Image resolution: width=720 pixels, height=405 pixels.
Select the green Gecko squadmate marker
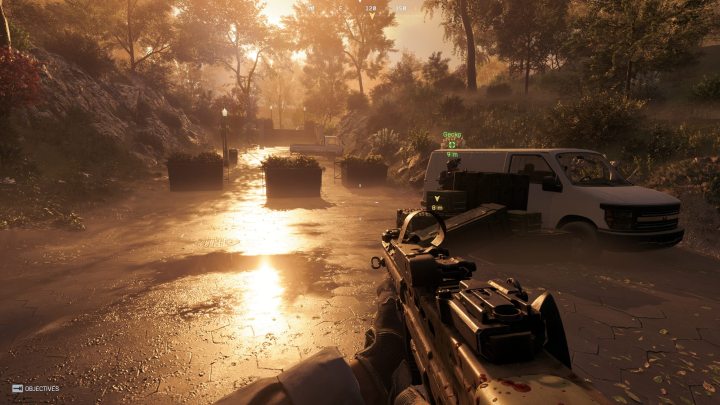tap(452, 144)
